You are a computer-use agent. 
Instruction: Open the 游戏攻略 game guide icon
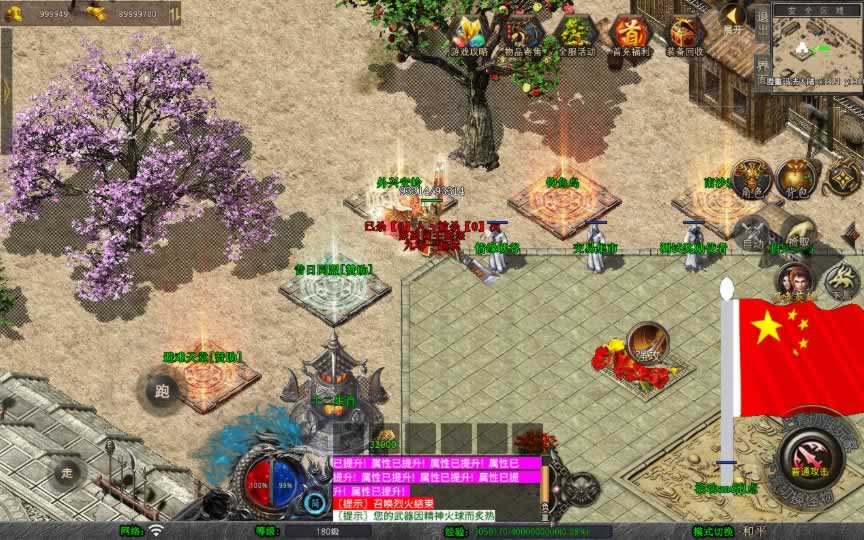(469, 35)
